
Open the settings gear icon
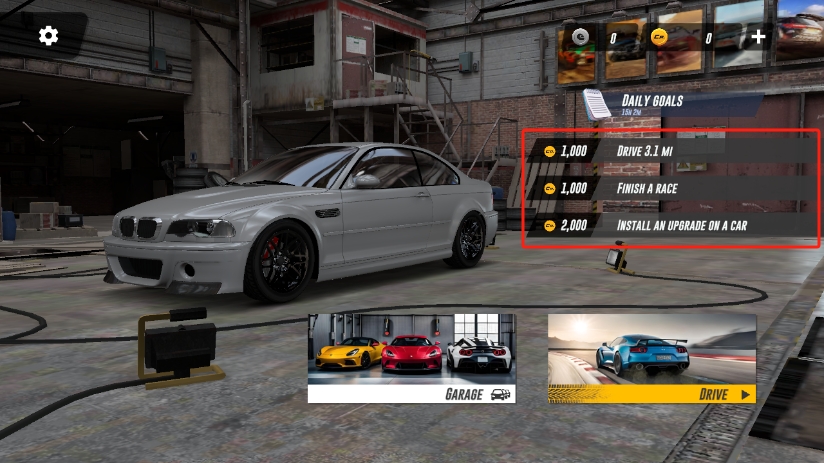coord(48,36)
